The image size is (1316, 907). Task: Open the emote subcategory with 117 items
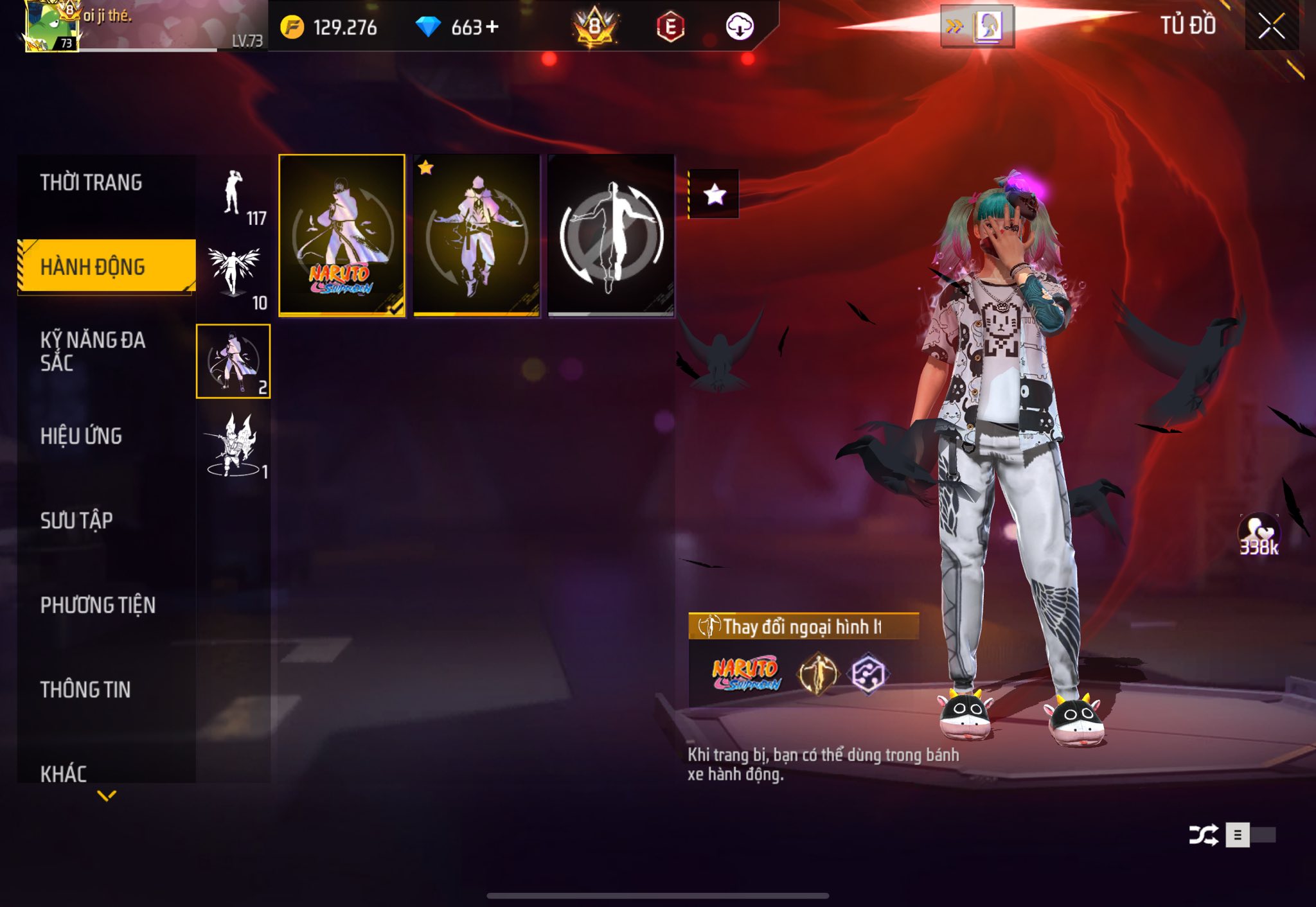point(234,195)
